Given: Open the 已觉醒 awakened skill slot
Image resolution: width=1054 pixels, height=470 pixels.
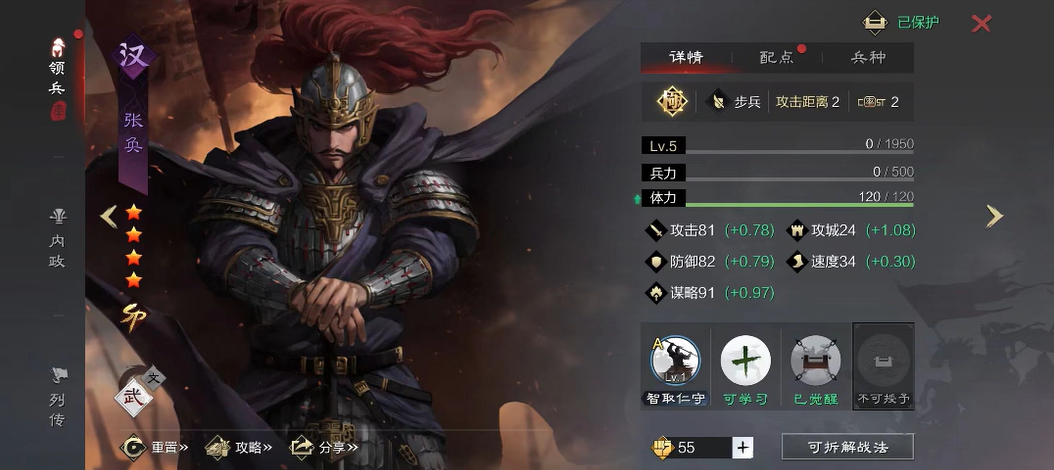Looking at the screenshot, I should click(x=815, y=365).
